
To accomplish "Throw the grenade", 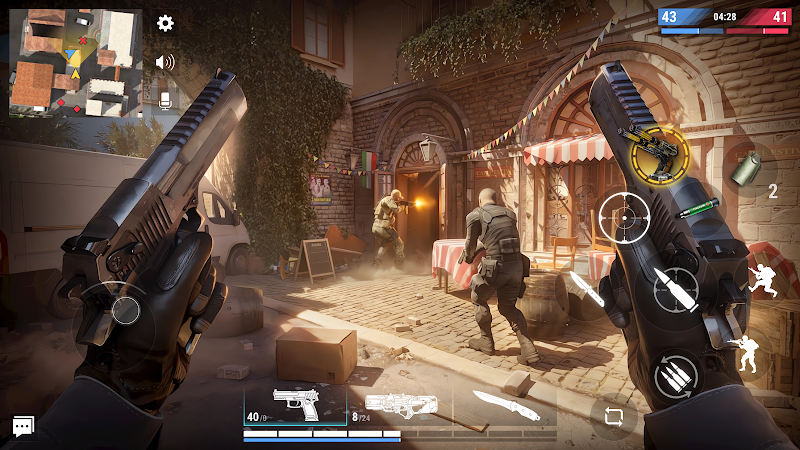I will pos(745,169).
